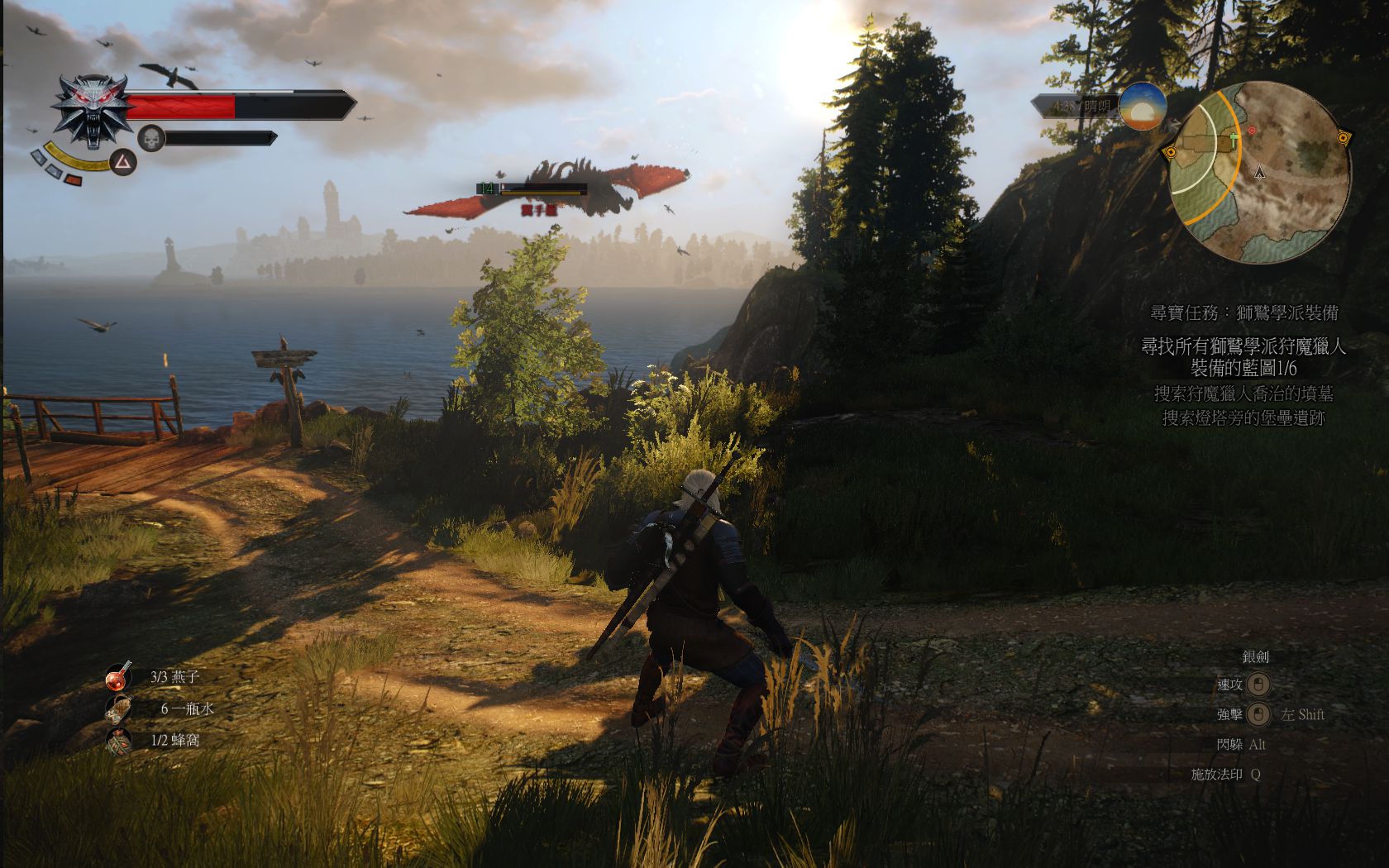Select the green marker on the minimap

(1235, 141)
